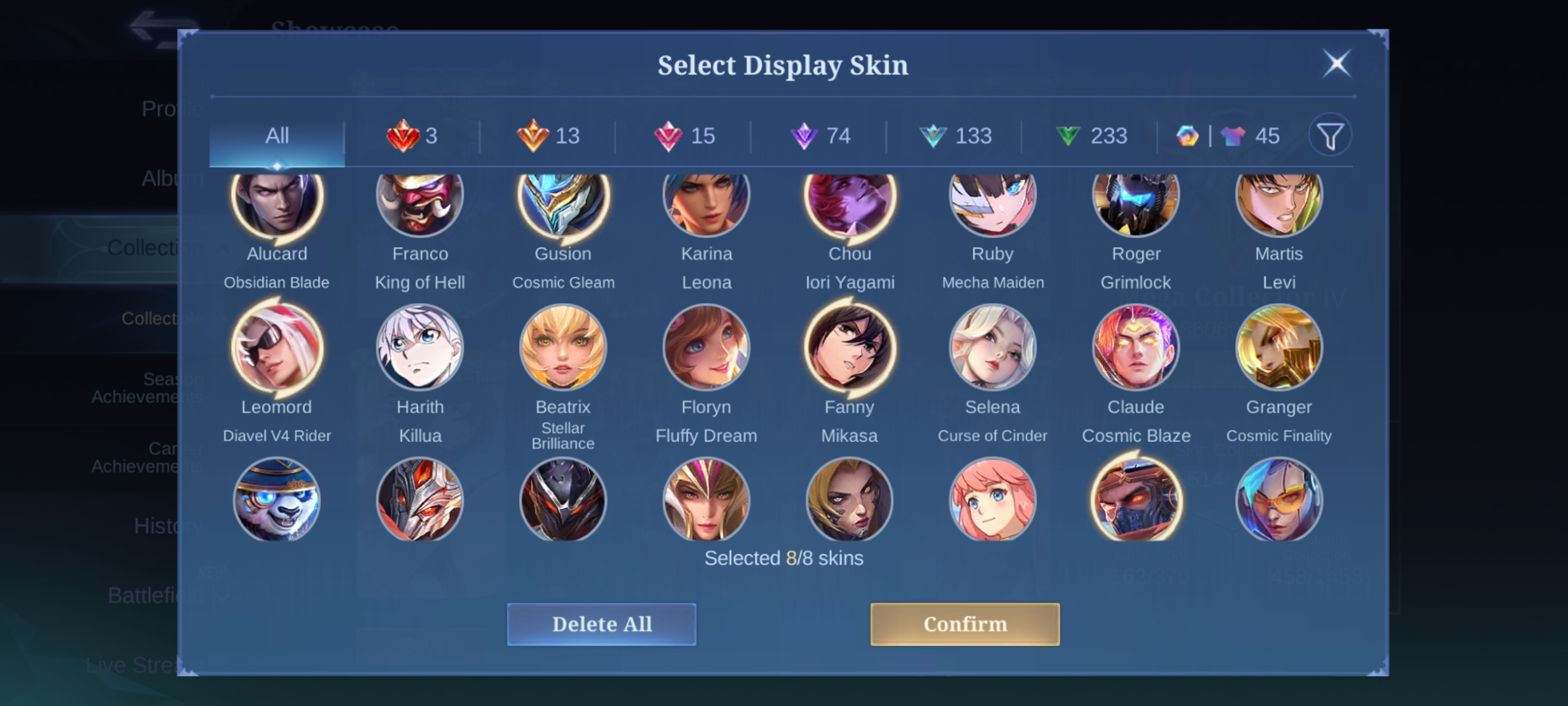1568x706 pixels.
Task: Open the funnel filter options
Action: (x=1330, y=136)
